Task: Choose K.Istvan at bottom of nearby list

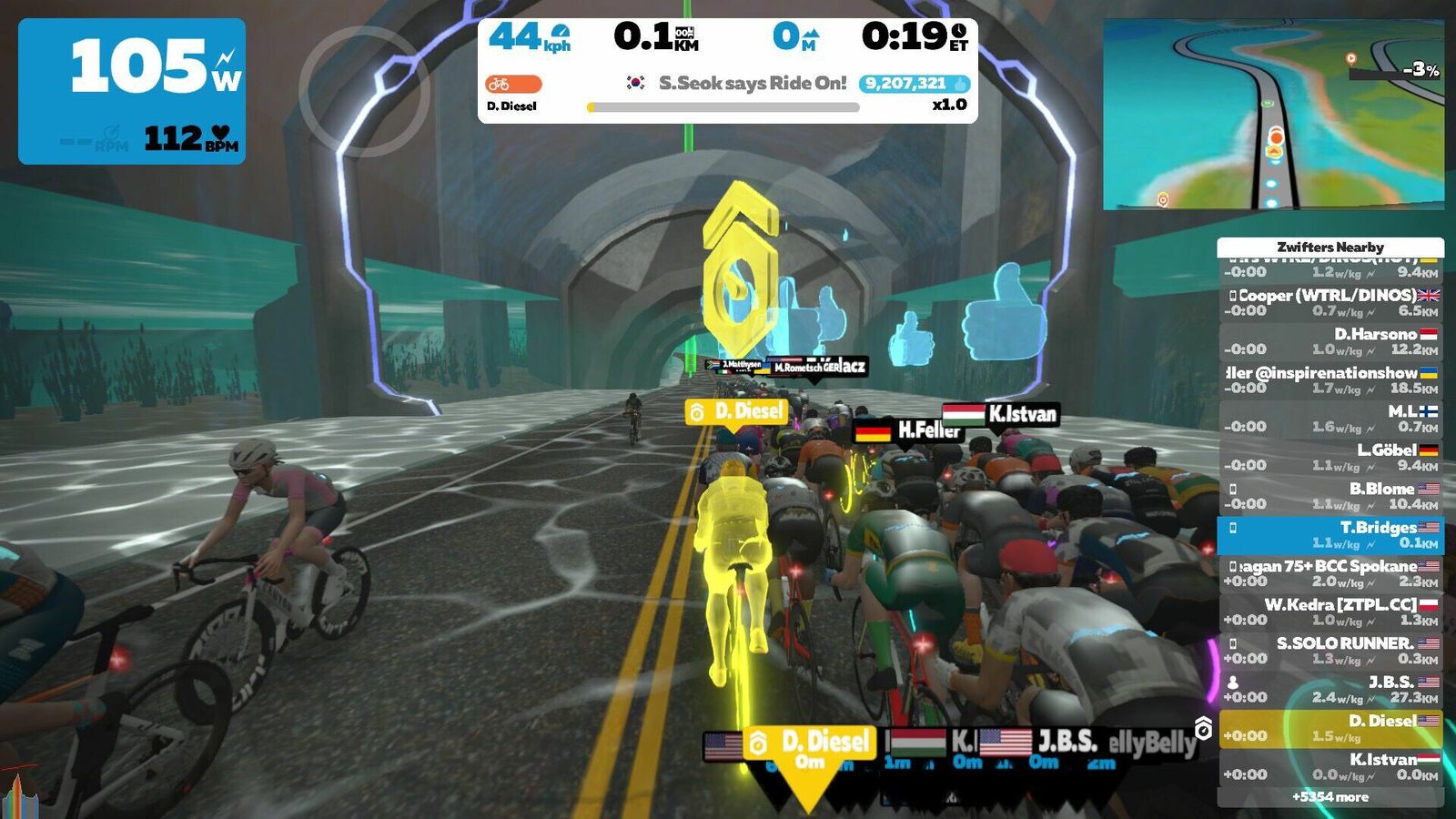Action: pyautogui.click(x=1330, y=766)
